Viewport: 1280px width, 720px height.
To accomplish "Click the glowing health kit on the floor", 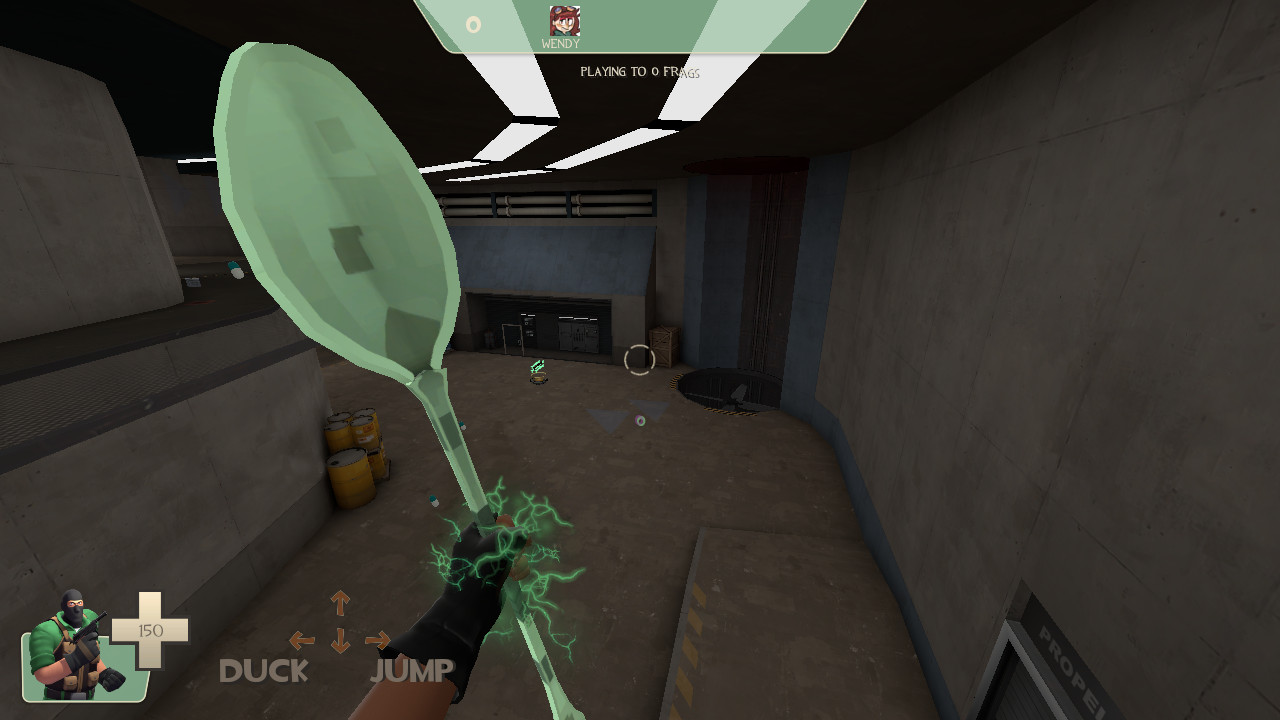I will [x=537, y=371].
